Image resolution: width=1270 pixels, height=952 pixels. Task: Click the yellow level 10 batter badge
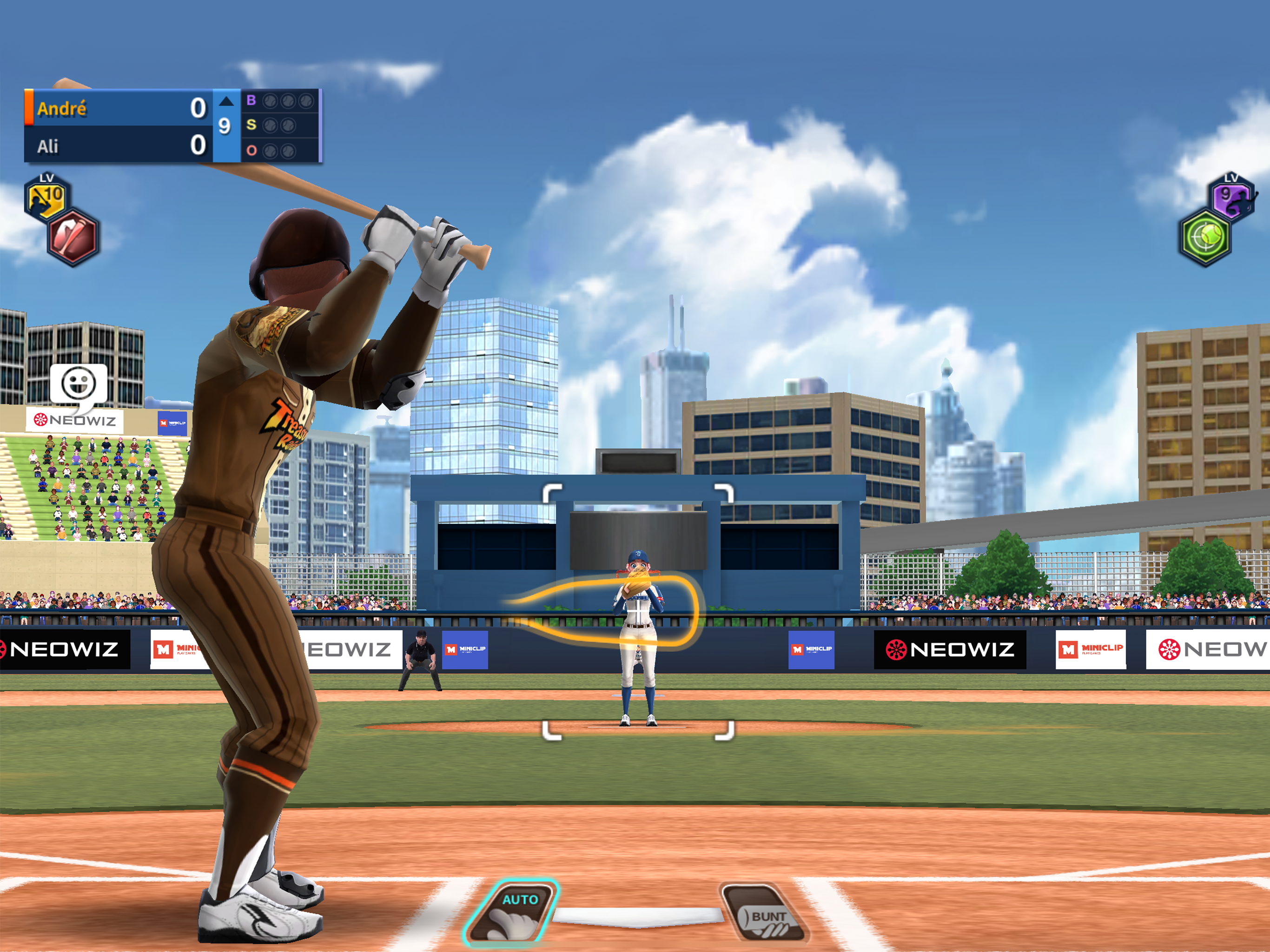pos(46,197)
